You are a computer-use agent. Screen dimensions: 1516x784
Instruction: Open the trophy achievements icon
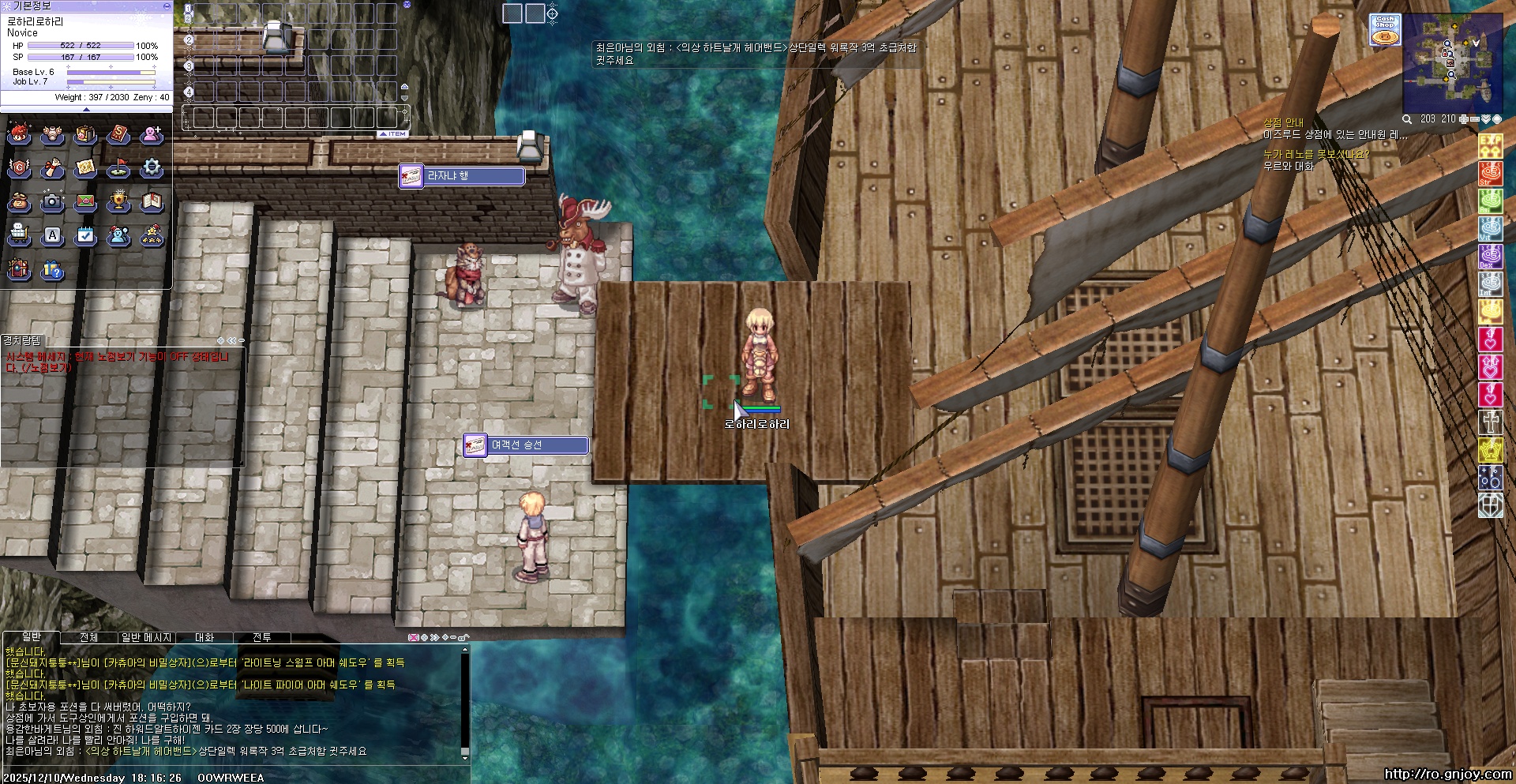click(118, 201)
